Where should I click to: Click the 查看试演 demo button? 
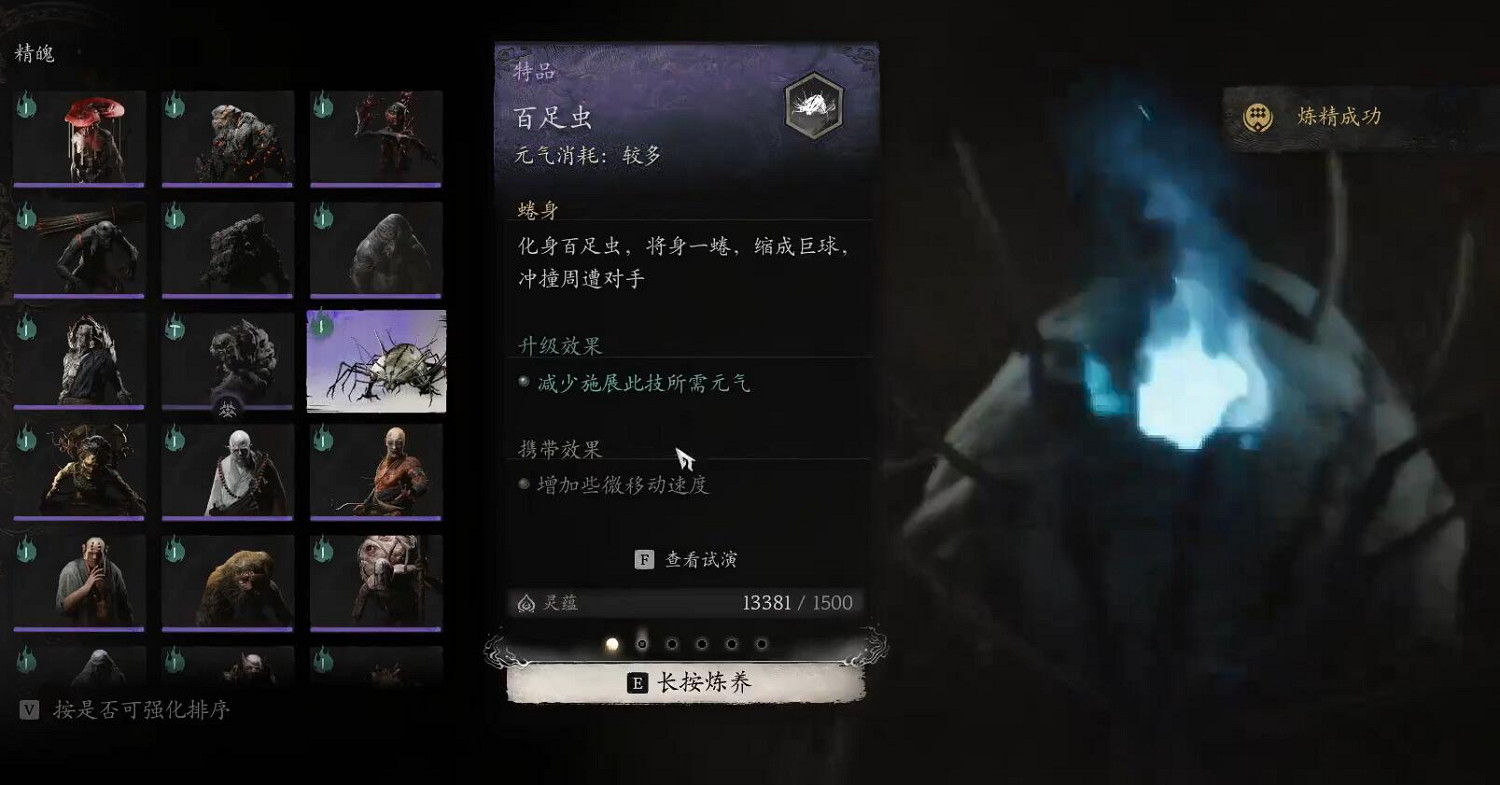click(x=700, y=559)
